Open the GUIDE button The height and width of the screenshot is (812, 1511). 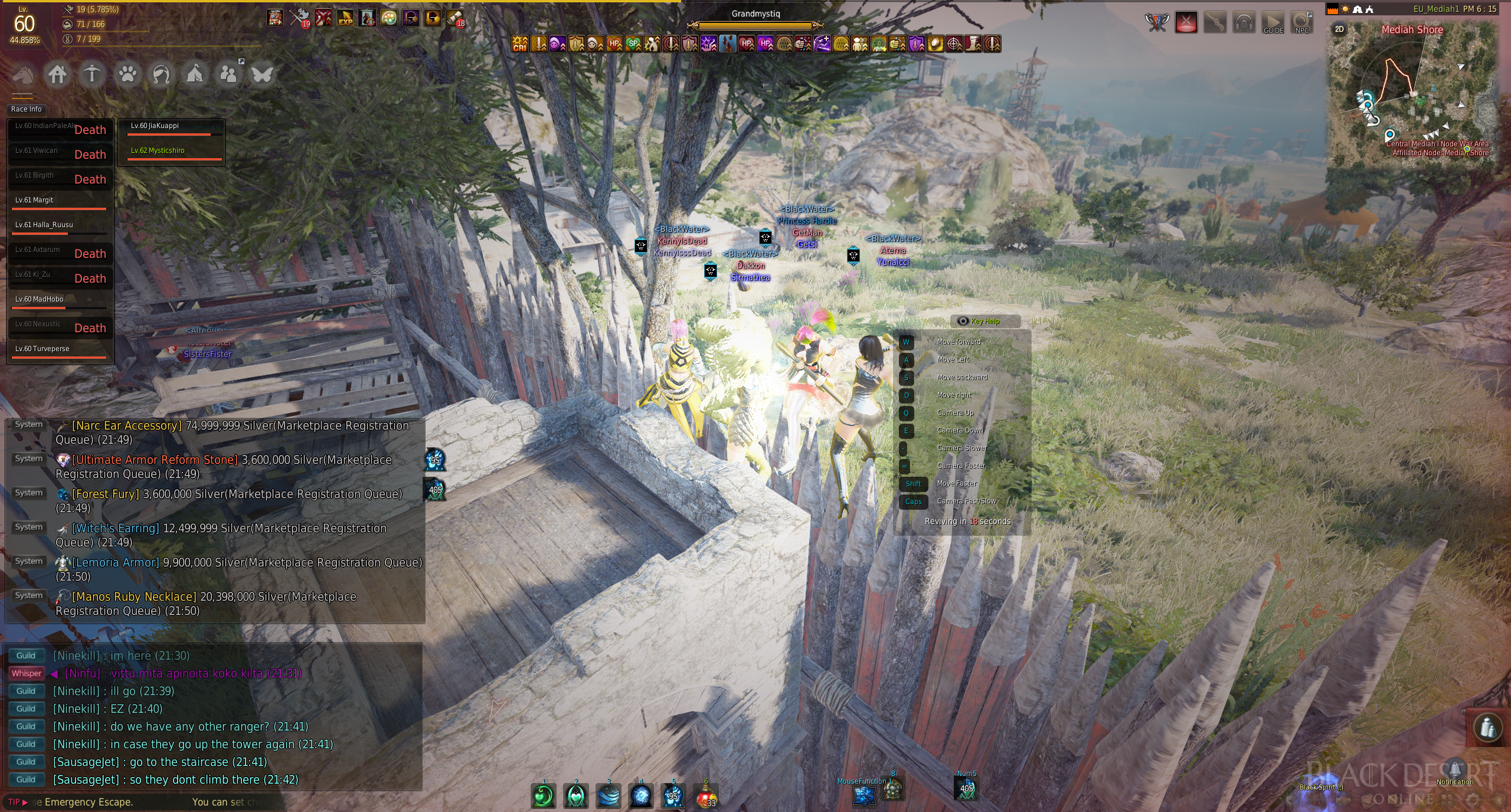tap(1273, 24)
